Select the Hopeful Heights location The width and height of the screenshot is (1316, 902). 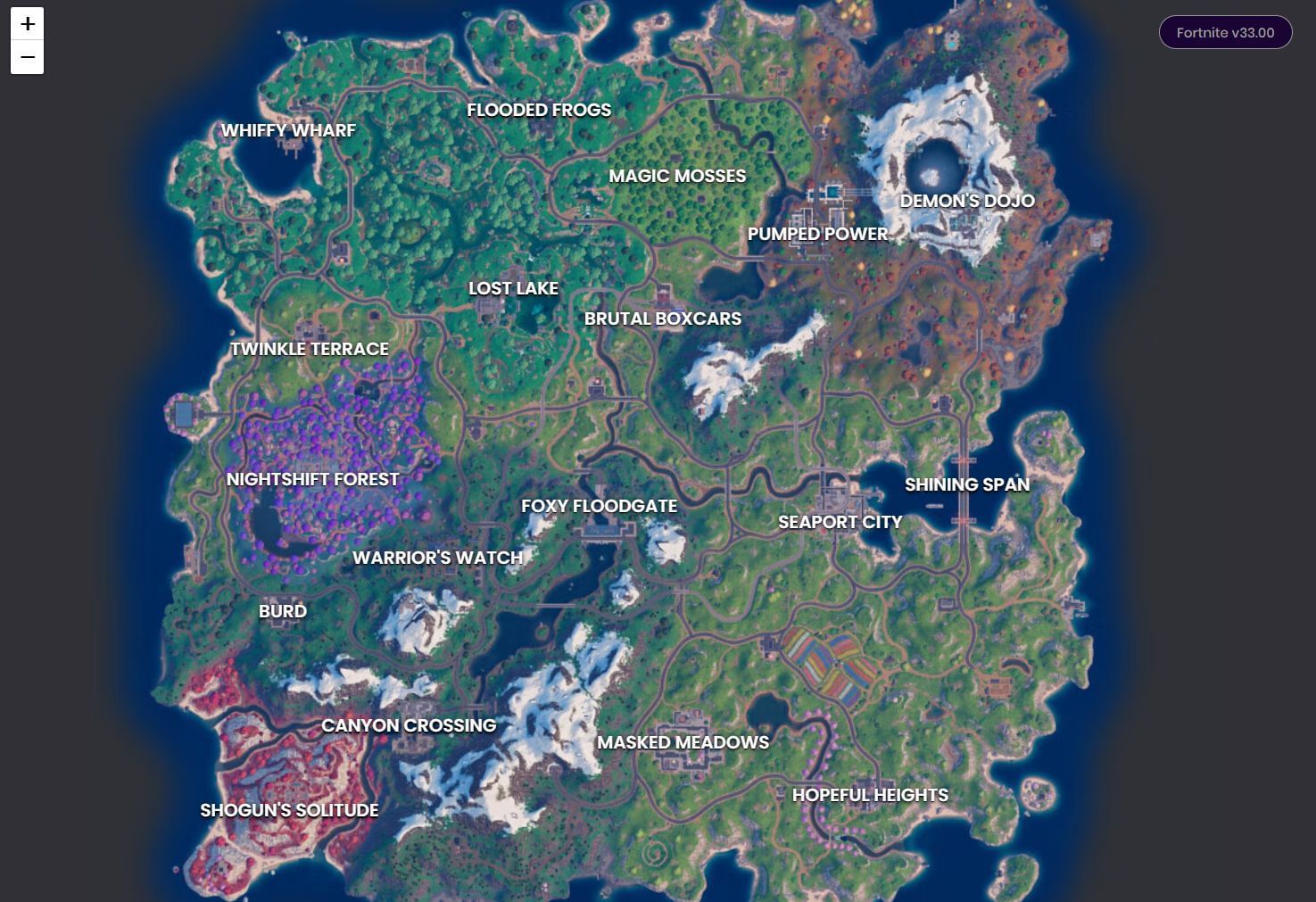tap(870, 795)
